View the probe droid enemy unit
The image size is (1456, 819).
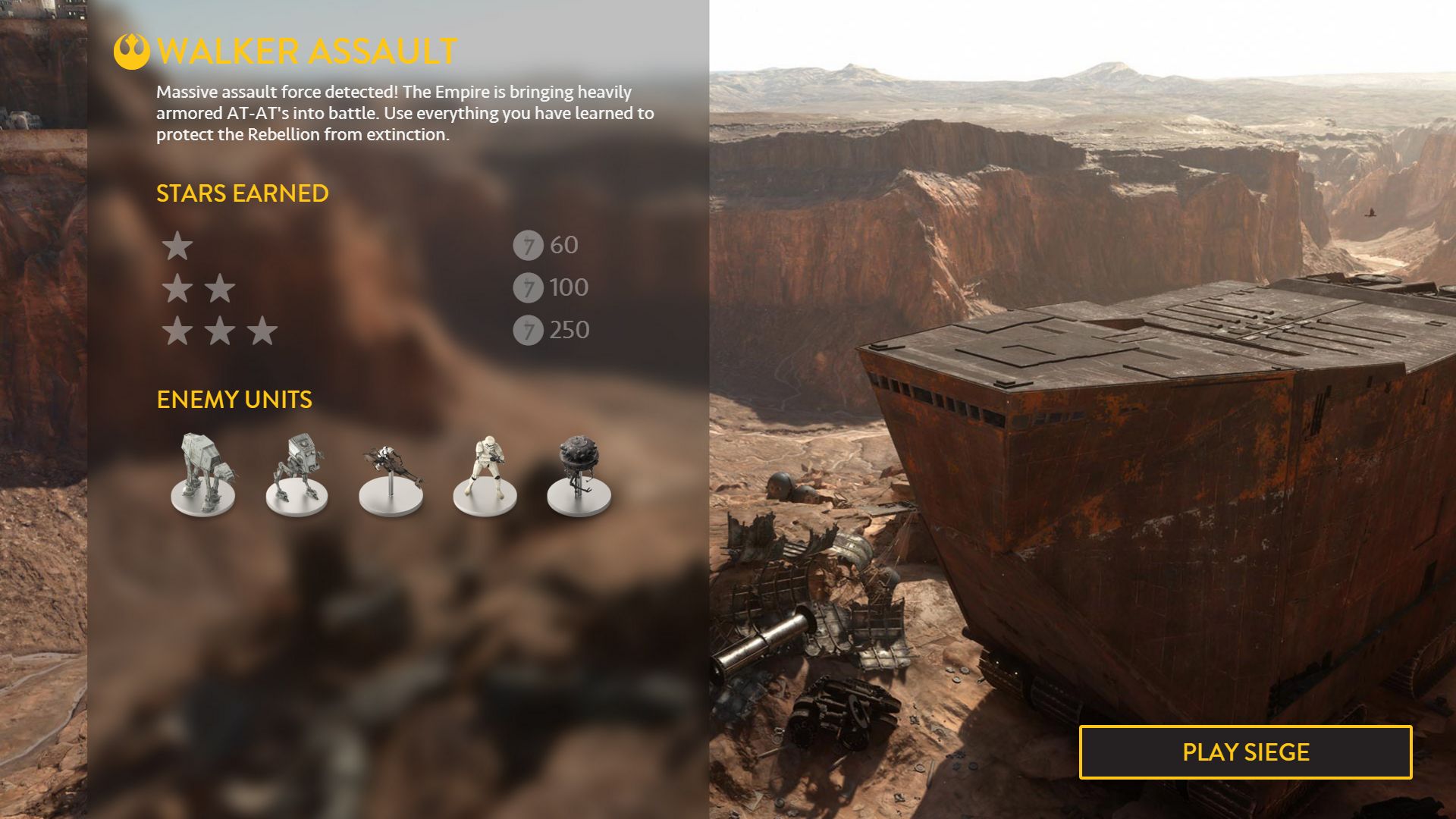coord(579,474)
